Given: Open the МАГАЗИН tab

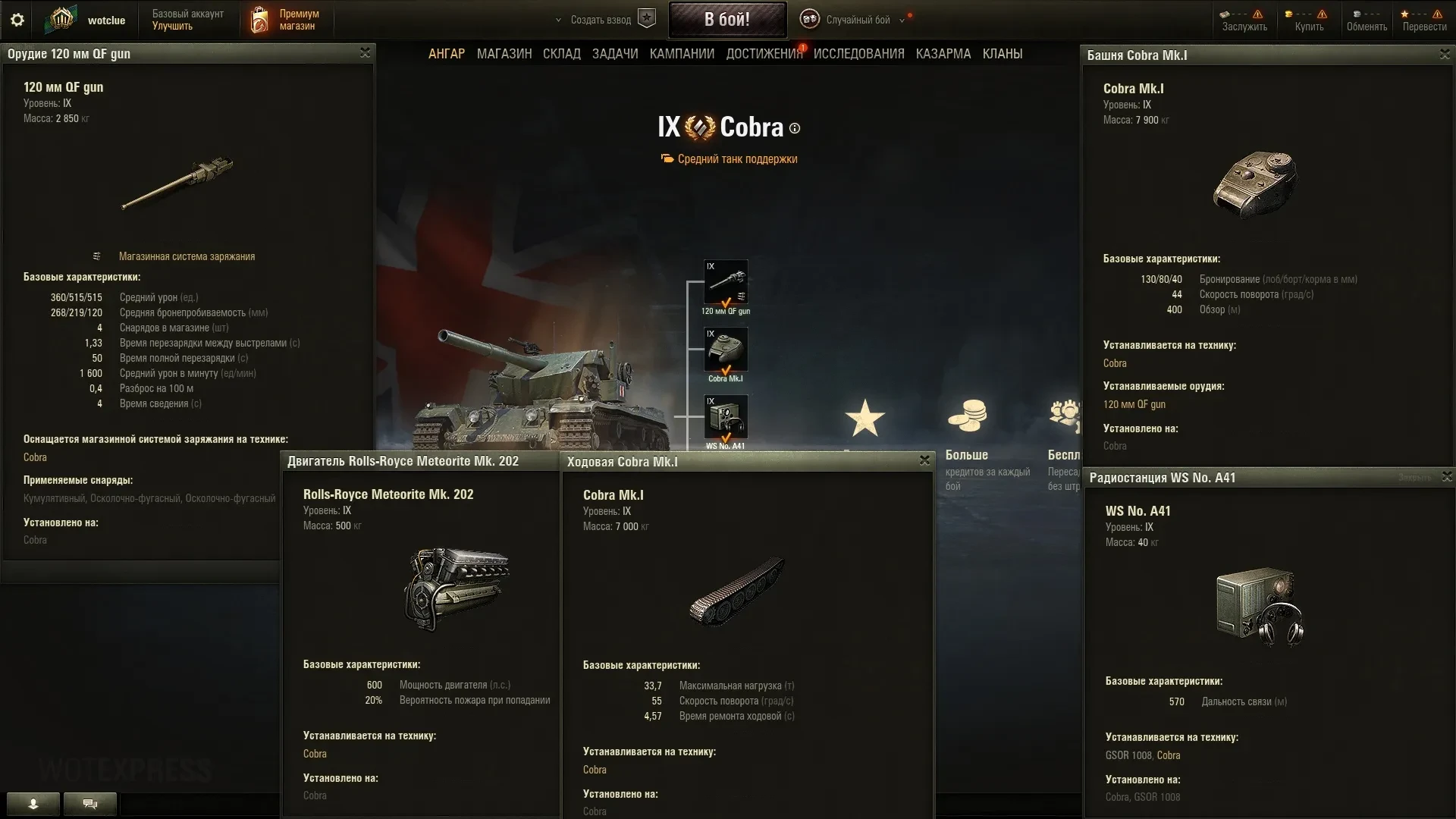Looking at the screenshot, I should pyautogui.click(x=504, y=54).
